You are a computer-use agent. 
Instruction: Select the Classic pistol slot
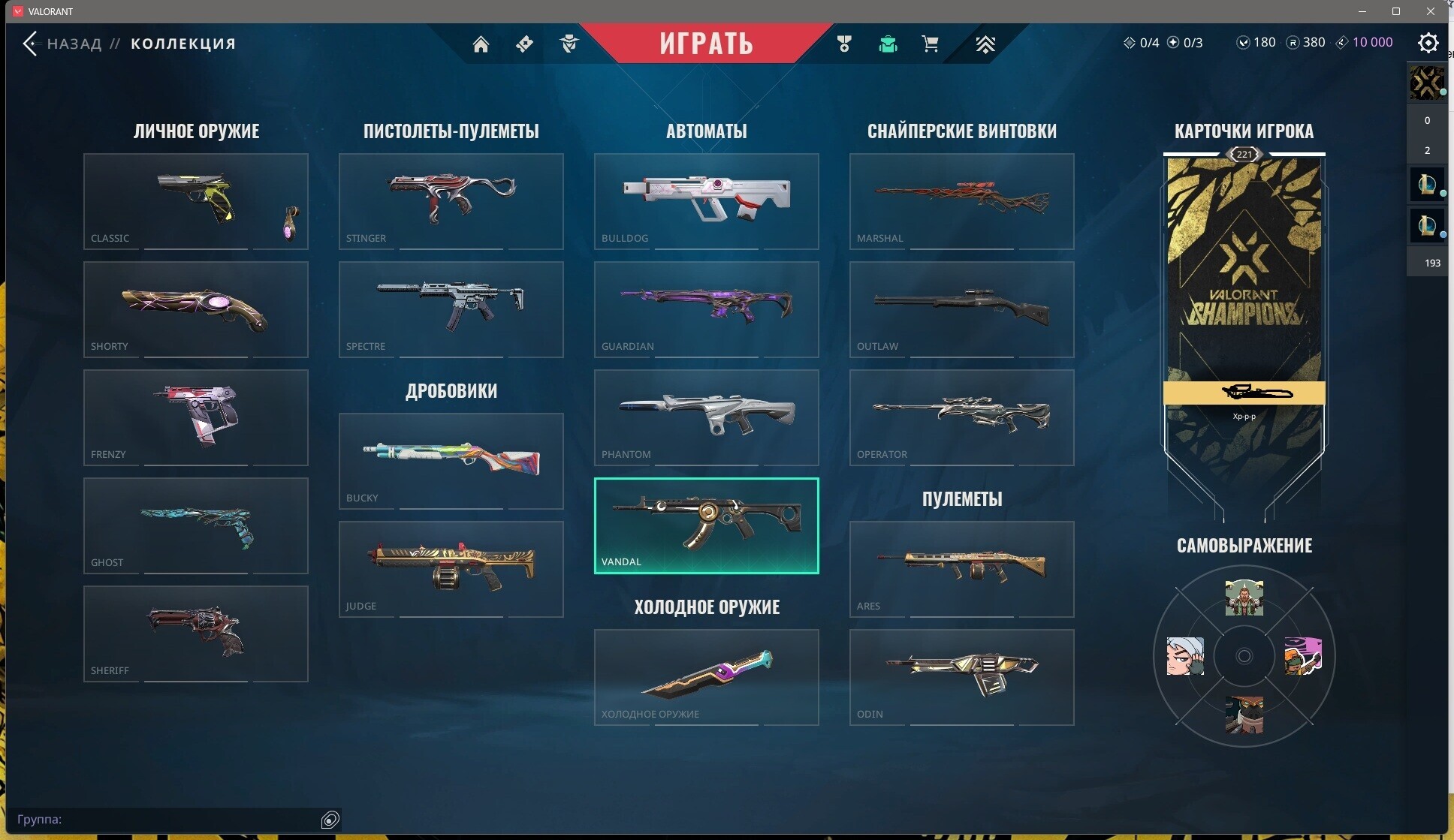[x=195, y=201]
